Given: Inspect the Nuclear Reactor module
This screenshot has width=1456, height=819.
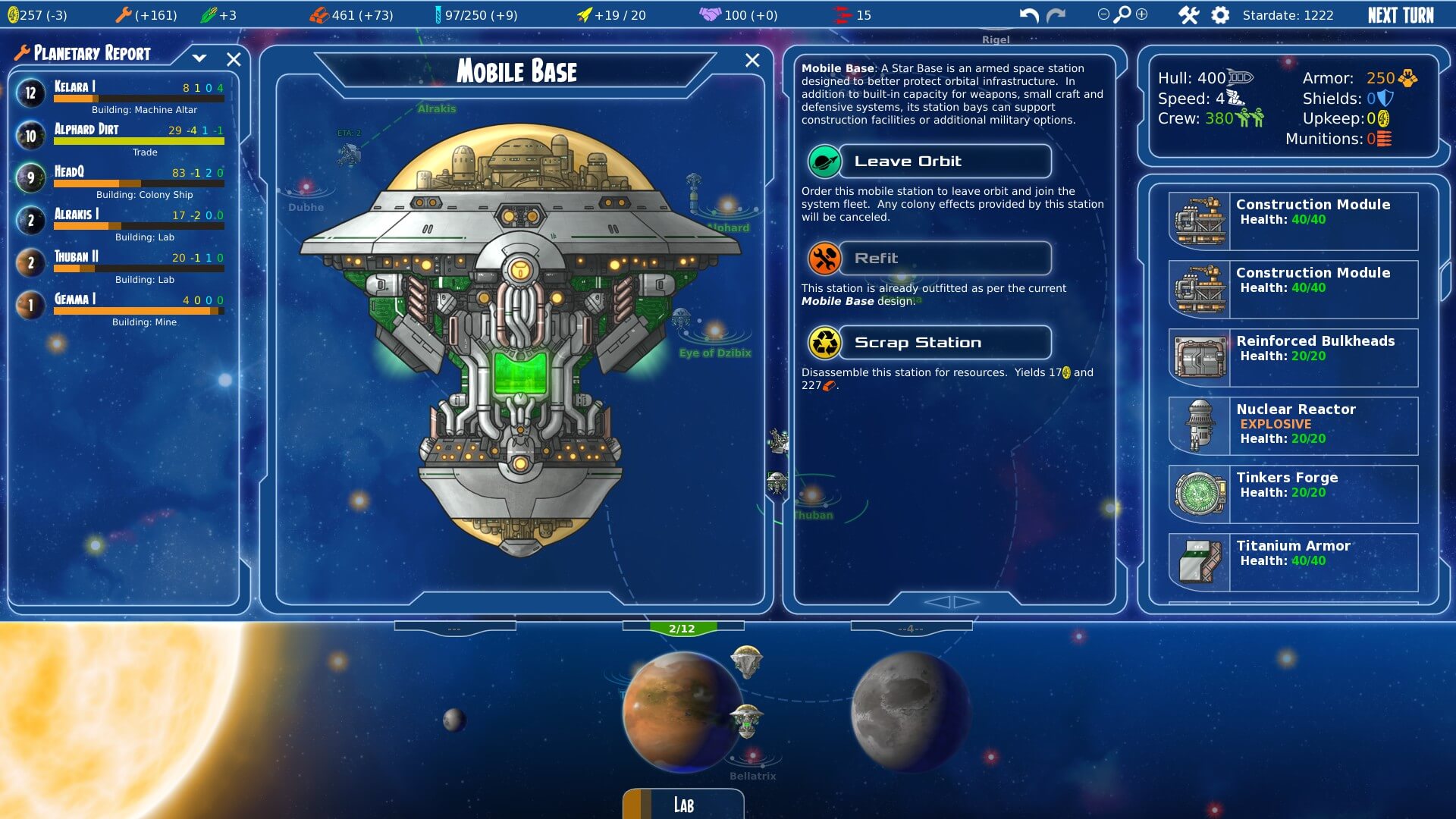Looking at the screenshot, I should 1294,425.
